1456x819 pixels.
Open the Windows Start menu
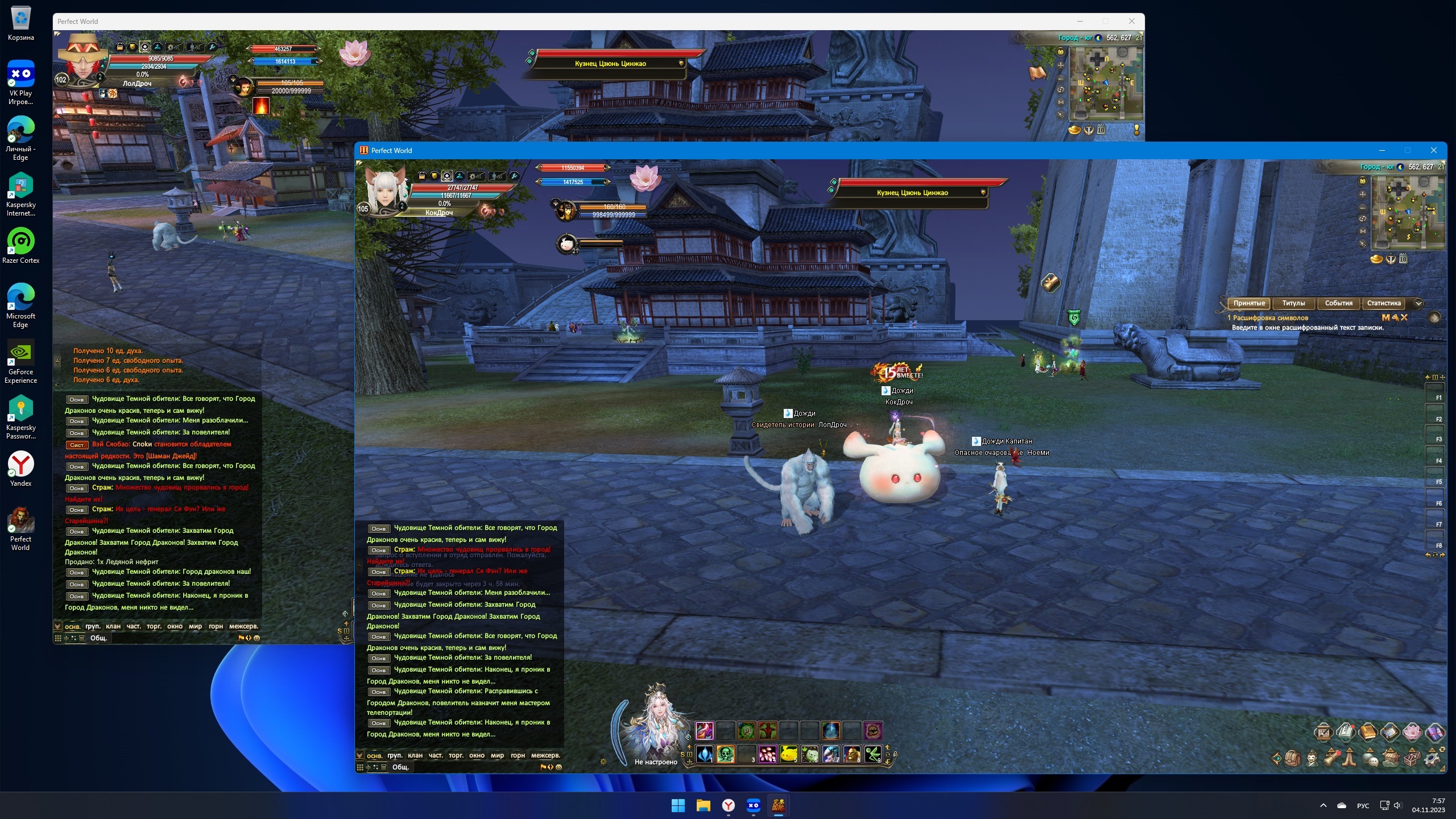coord(678,805)
